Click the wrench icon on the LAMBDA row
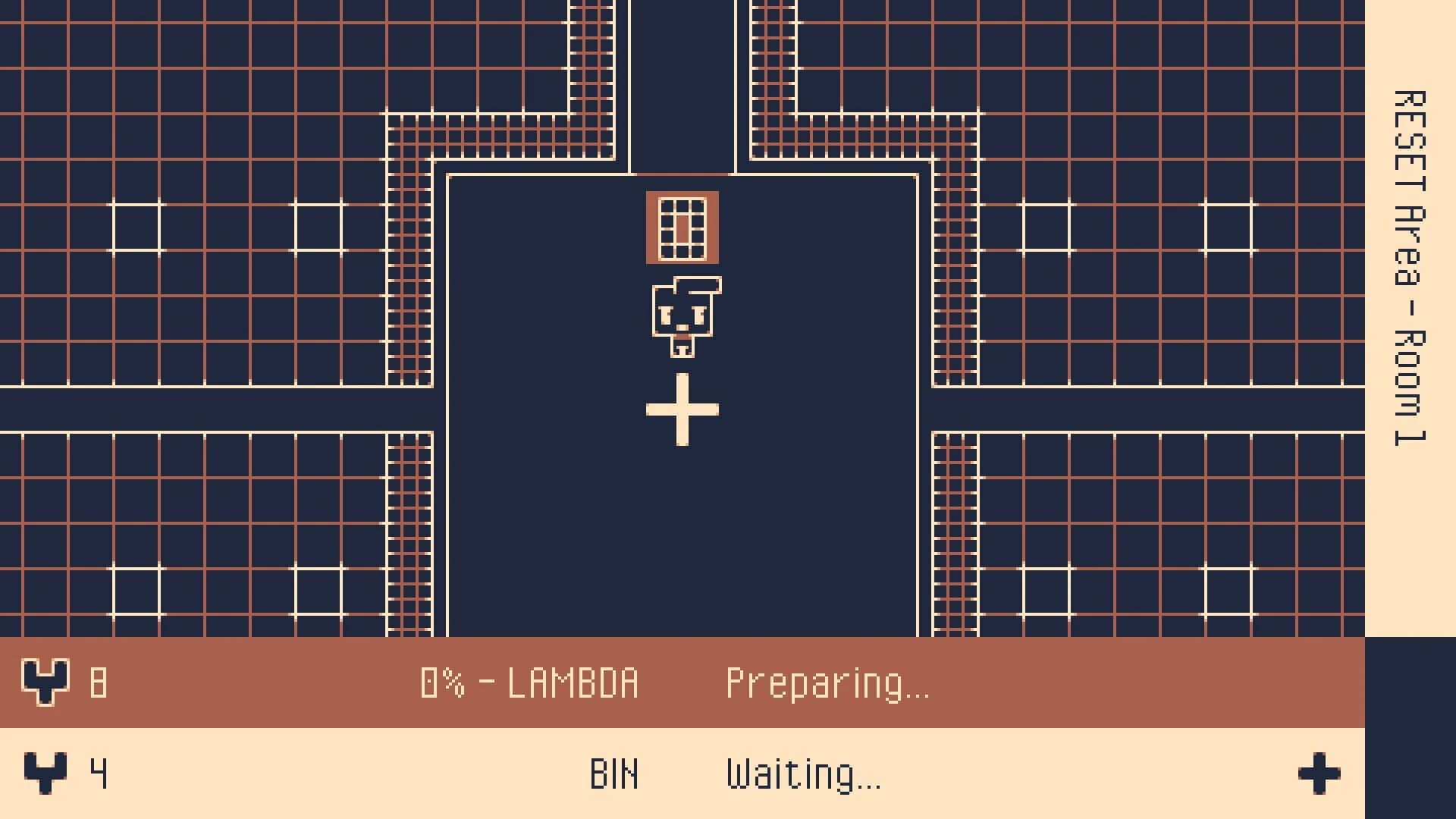 tap(45, 682)
